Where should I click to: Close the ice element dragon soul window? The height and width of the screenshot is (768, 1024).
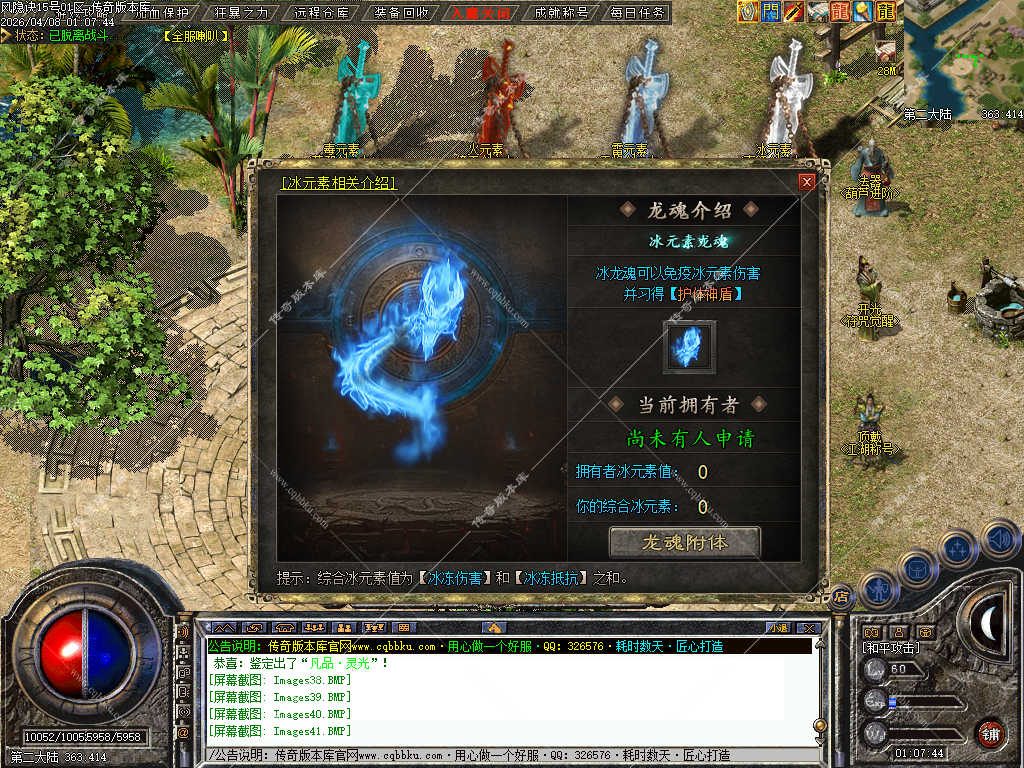tap(806, 182)
